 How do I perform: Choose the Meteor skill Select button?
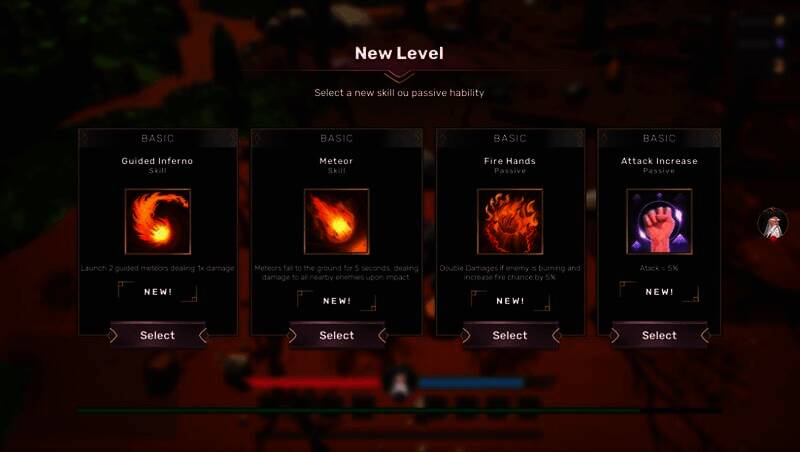[337, 336]
